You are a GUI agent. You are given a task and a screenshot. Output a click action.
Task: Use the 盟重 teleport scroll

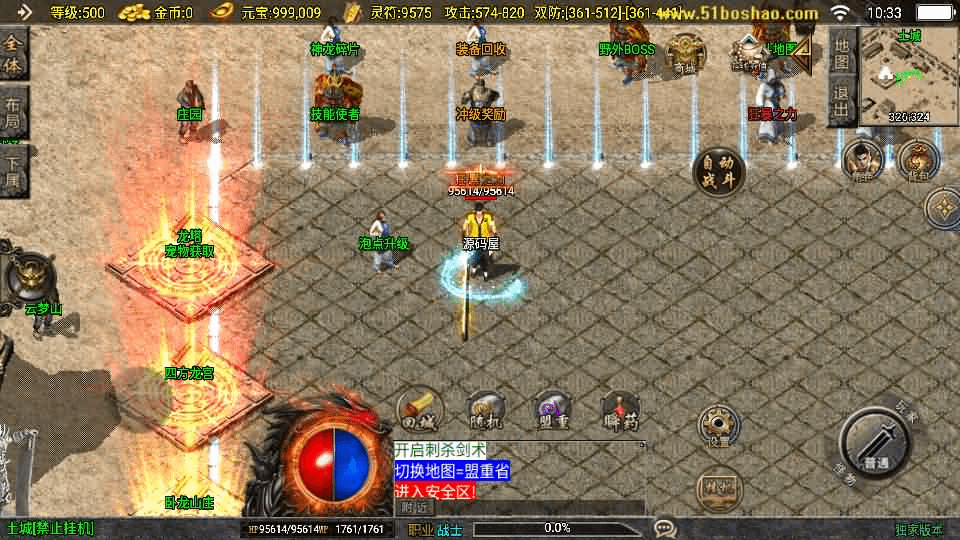[551, 409]
